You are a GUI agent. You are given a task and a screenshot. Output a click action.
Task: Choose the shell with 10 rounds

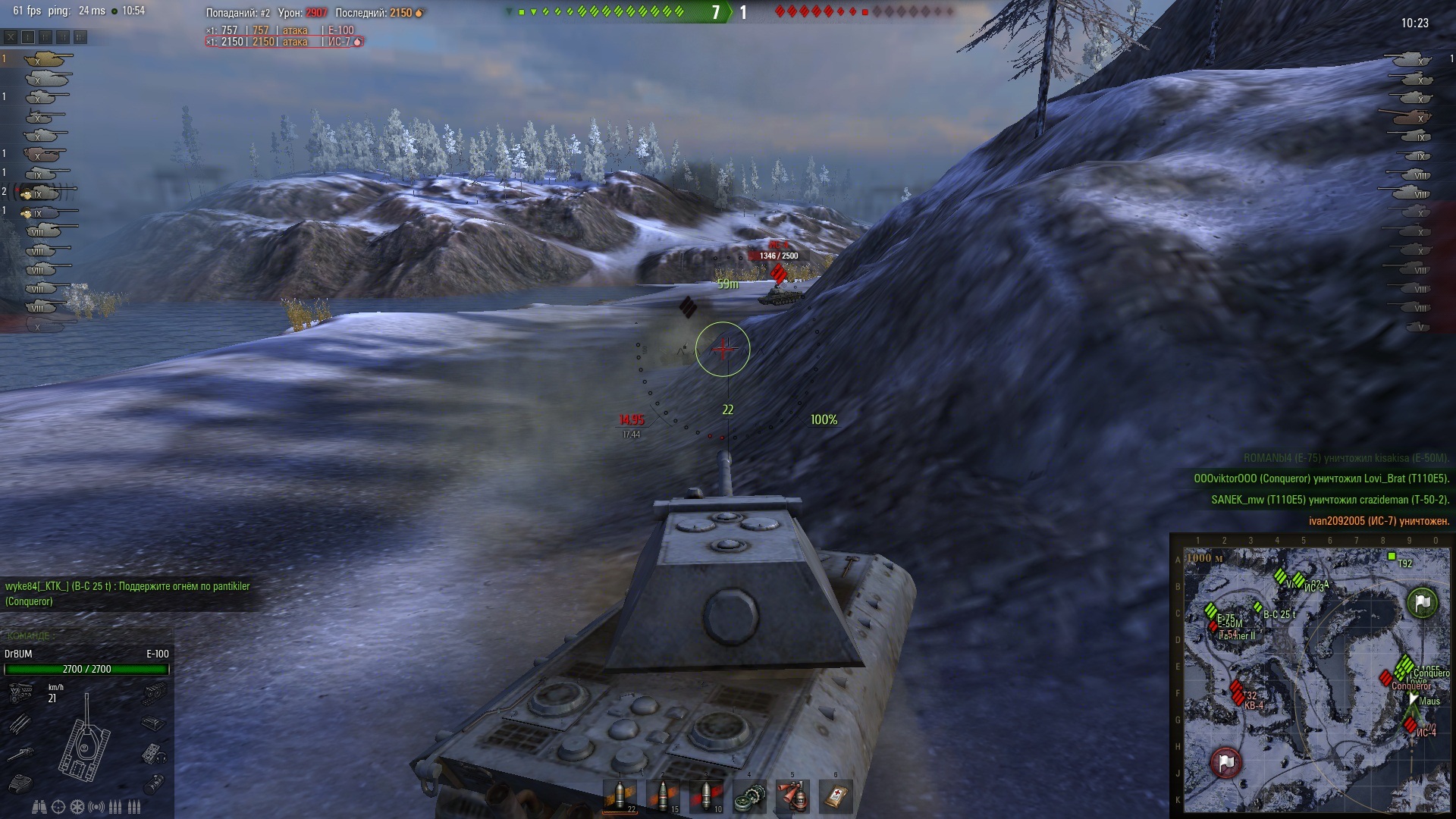coord(706,795)
